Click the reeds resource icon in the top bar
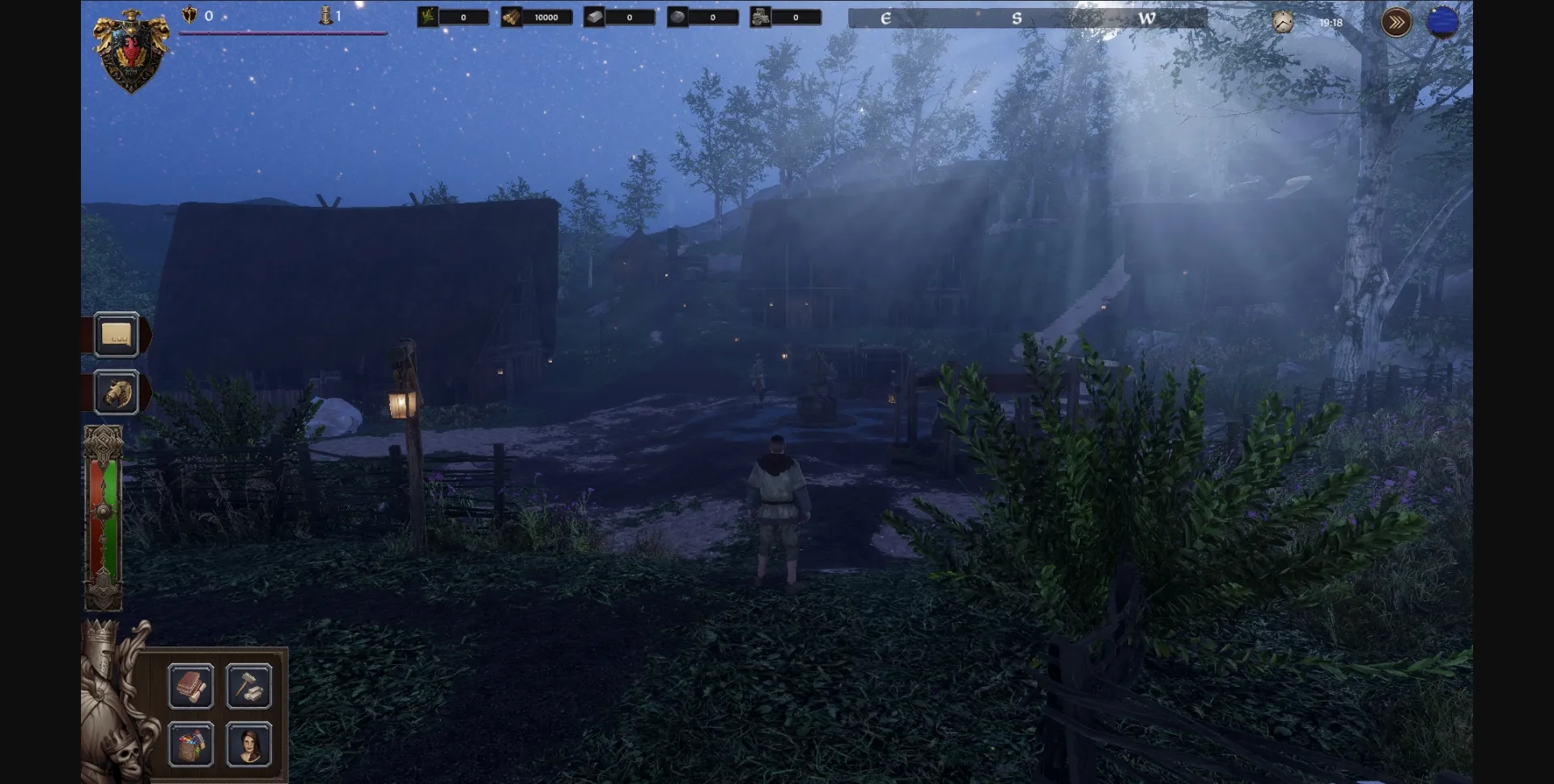The image size is (1554, 784). tap(427, 16)
